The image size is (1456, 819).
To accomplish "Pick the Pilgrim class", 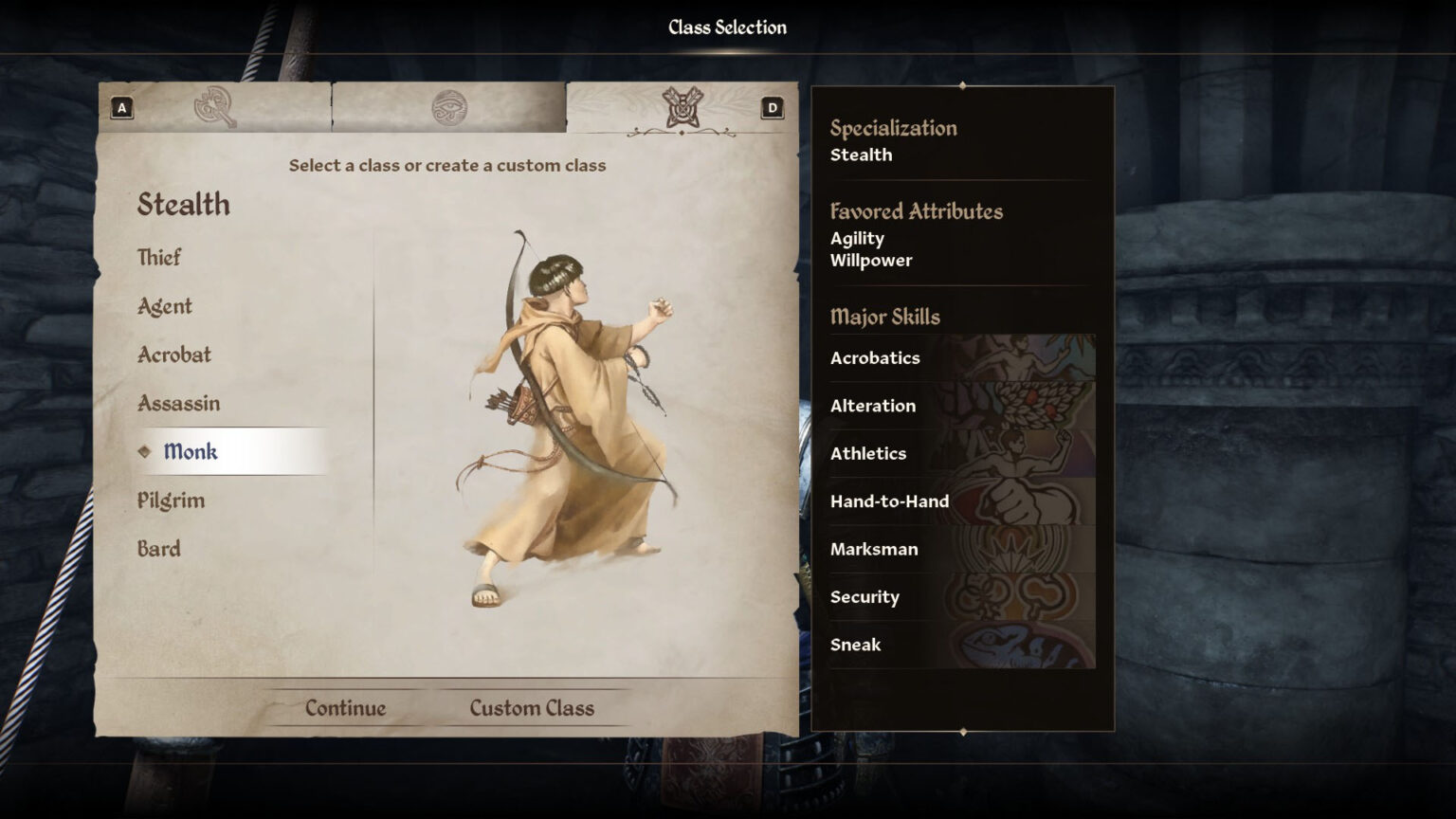I will coord(169,500).
